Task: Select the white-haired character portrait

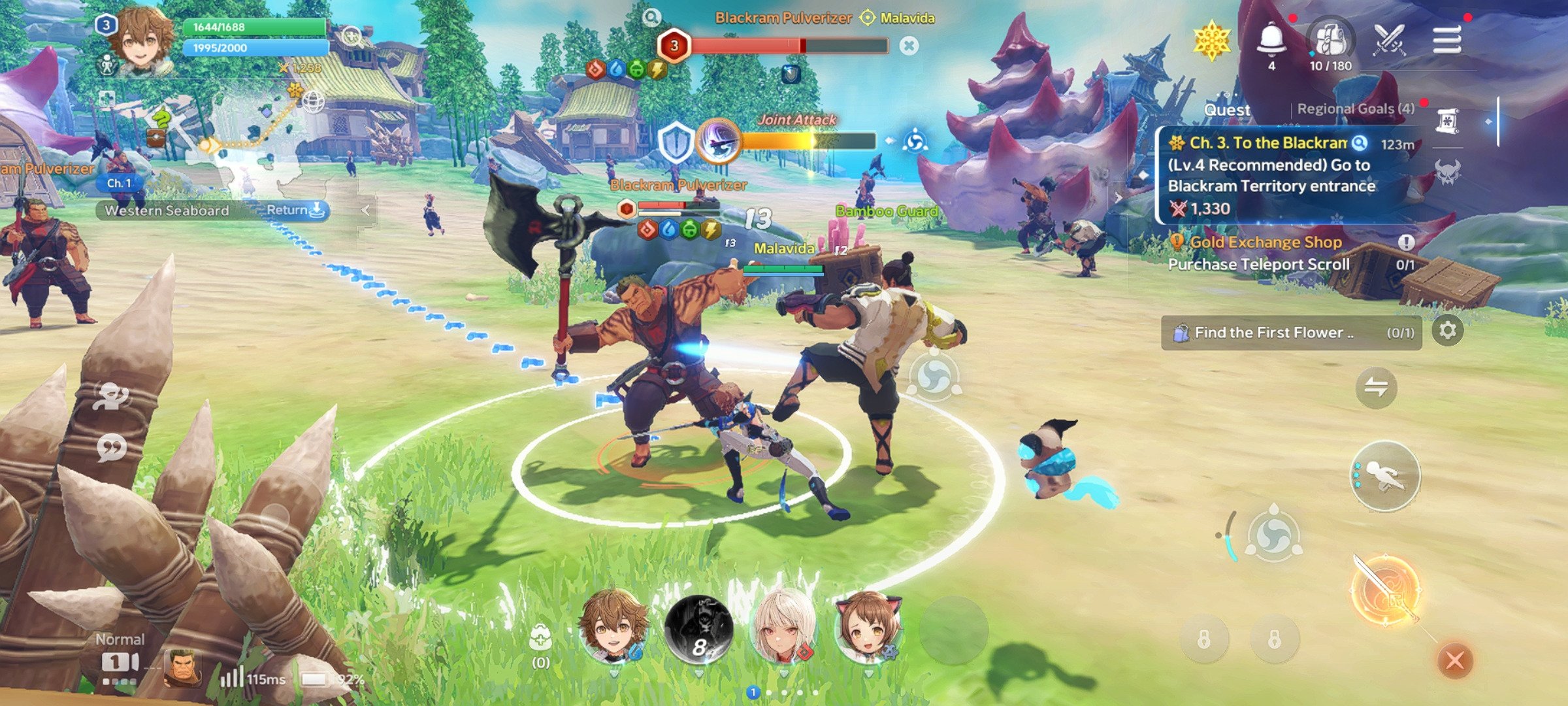Action: click(784, 628)
